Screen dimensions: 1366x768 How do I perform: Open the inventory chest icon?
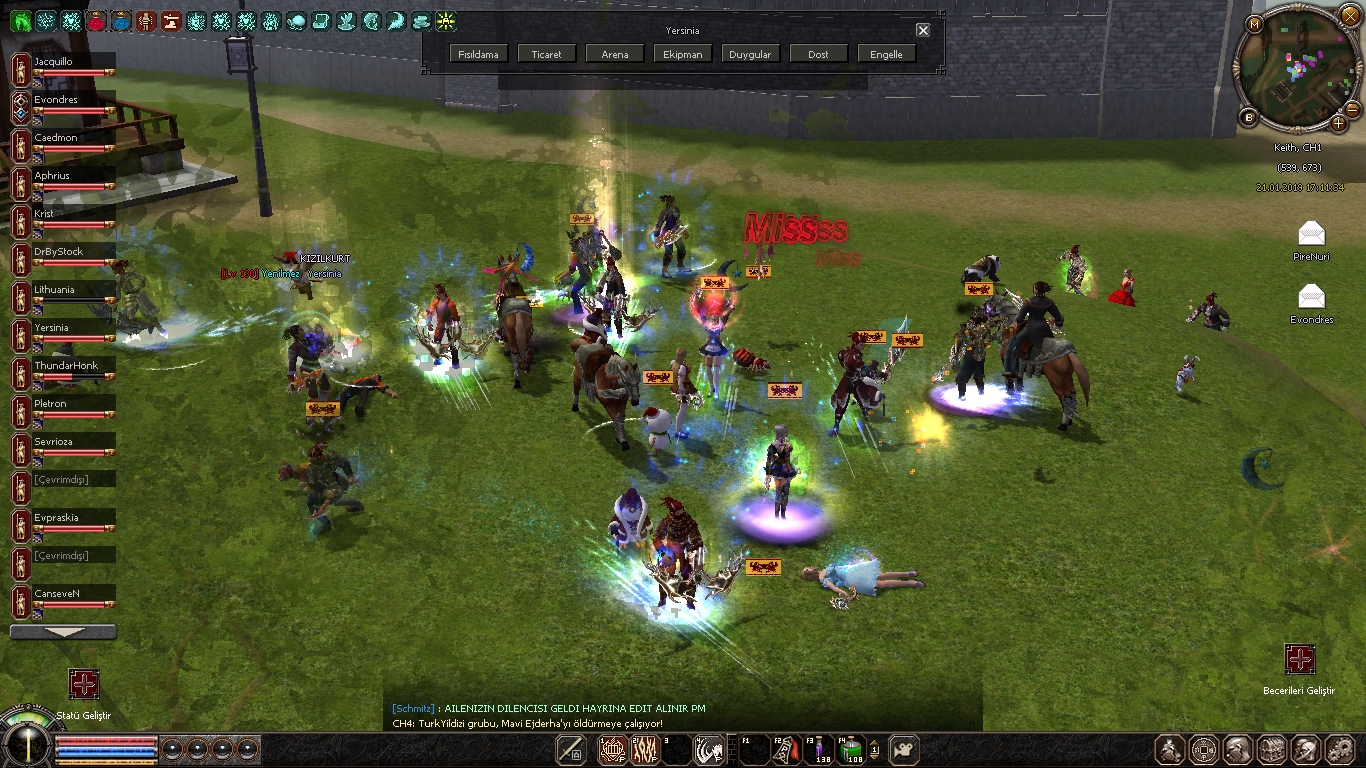tap(1272, 749)
